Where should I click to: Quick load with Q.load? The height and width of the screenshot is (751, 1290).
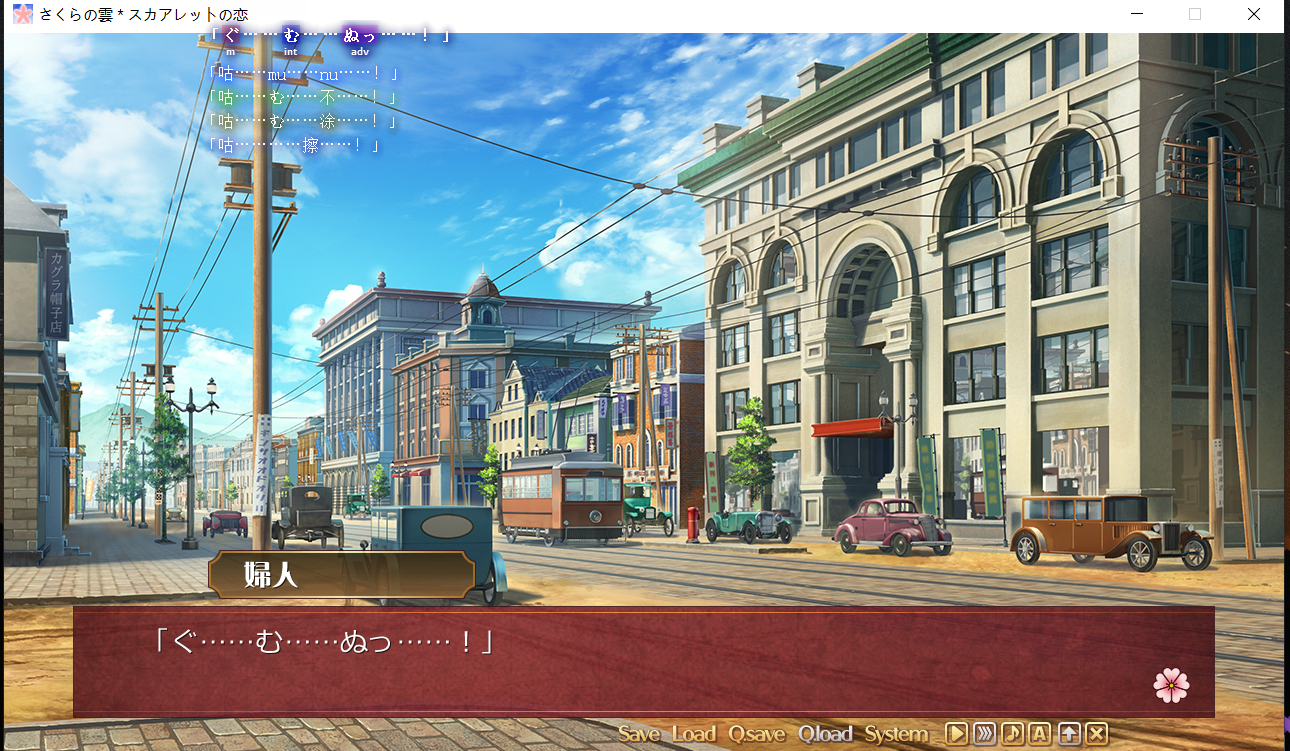click(x=825, y=734)
